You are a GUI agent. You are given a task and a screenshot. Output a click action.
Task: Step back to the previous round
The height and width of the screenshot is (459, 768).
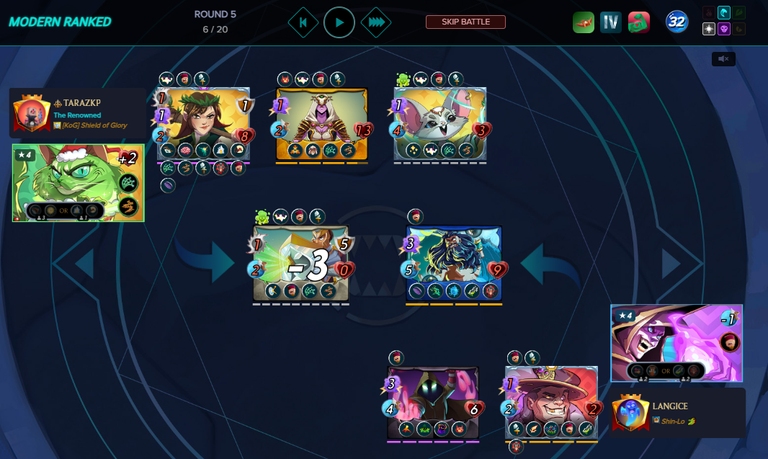(x=303, y=22)
